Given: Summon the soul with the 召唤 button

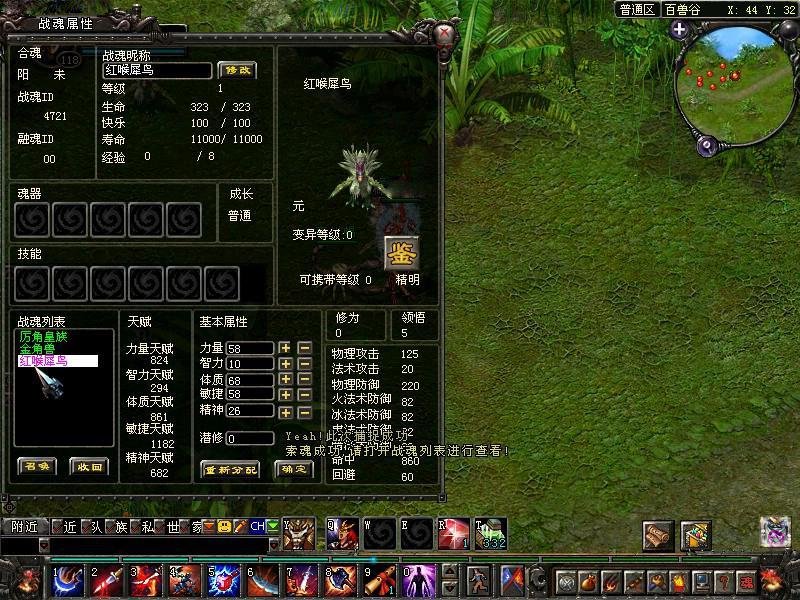Looking at the screenshot, I should [x=38, y=466].
